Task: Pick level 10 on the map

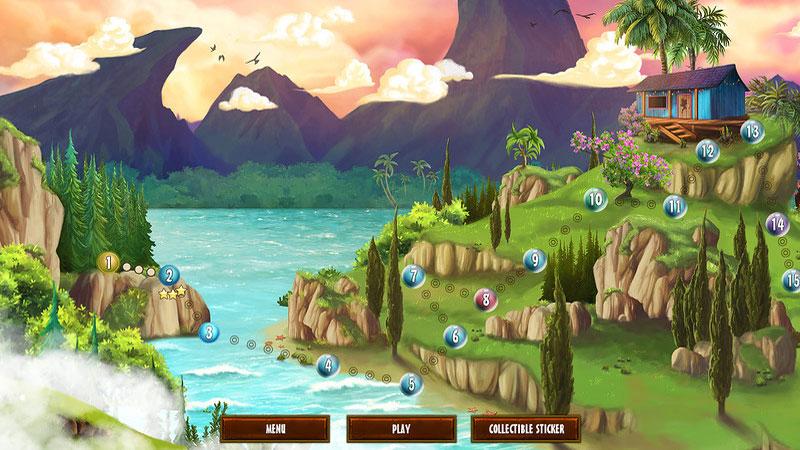Action: pos(595,200)
